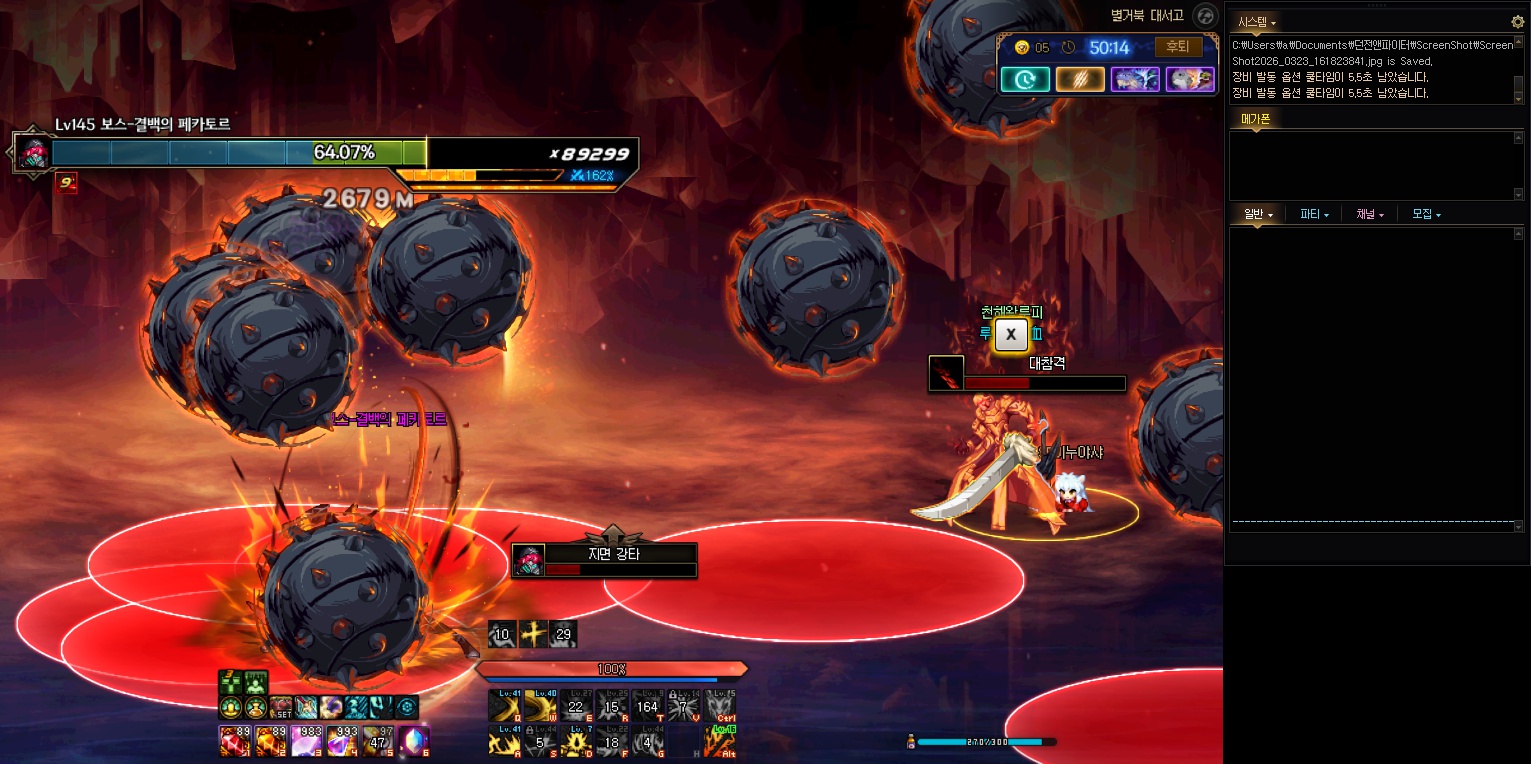1531x764 pixels.
Task: Open the 모집 chat tab
Action: click(x=1425, y=214)
